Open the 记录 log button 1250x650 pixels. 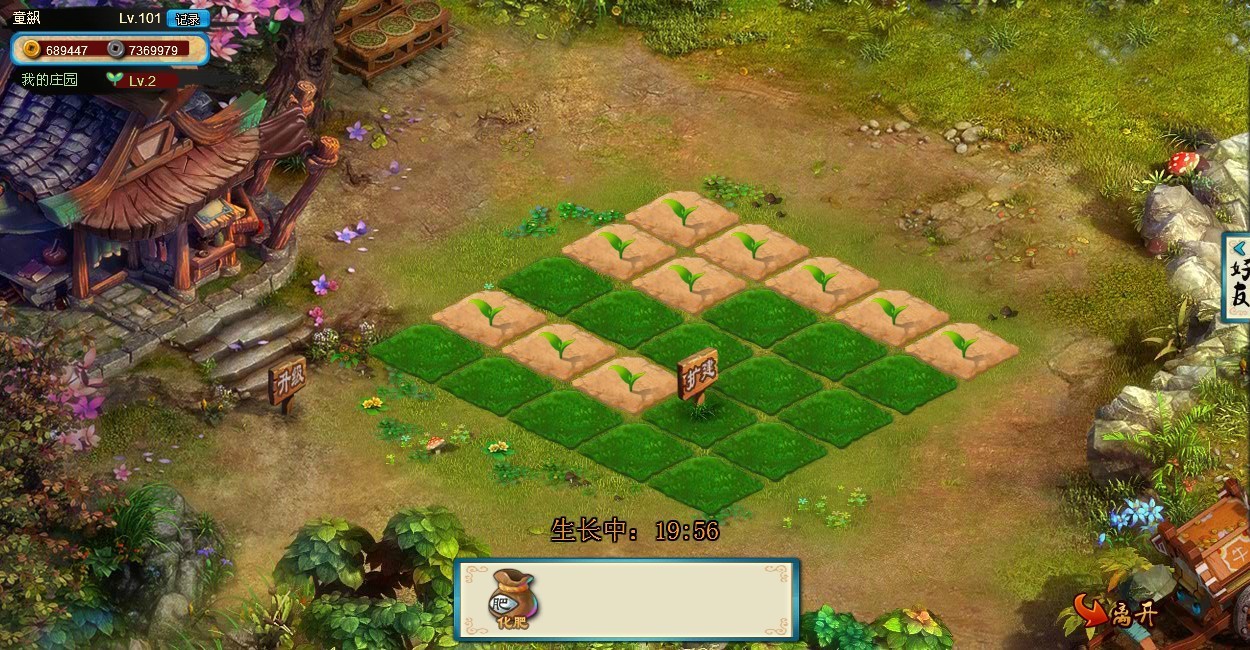(187, 19)
